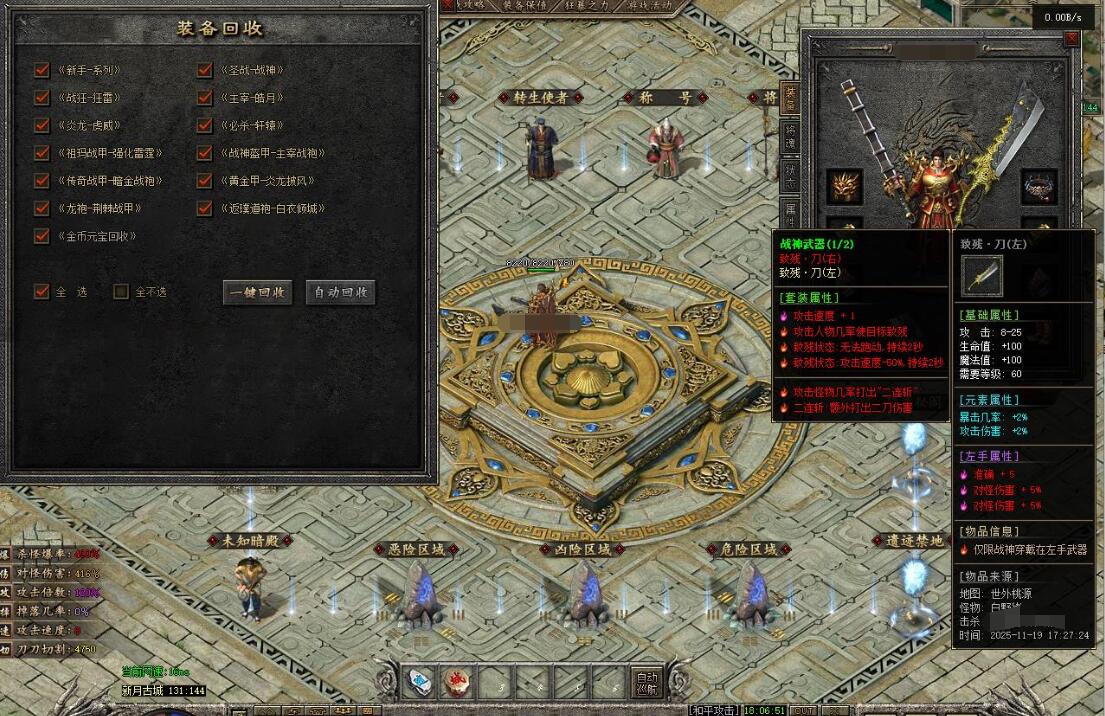The height and width of the screenshot is (716, 1105).
Task: Activate the 自动巡航 auto-cruise button
Action: coord(647,683)
